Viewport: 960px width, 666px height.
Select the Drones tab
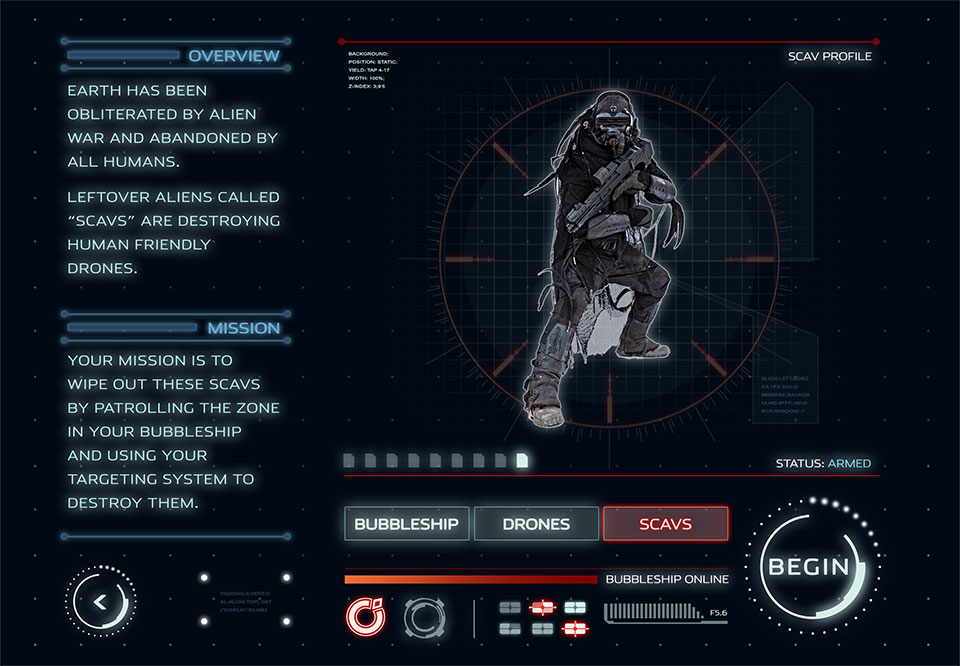click(536, 523)
